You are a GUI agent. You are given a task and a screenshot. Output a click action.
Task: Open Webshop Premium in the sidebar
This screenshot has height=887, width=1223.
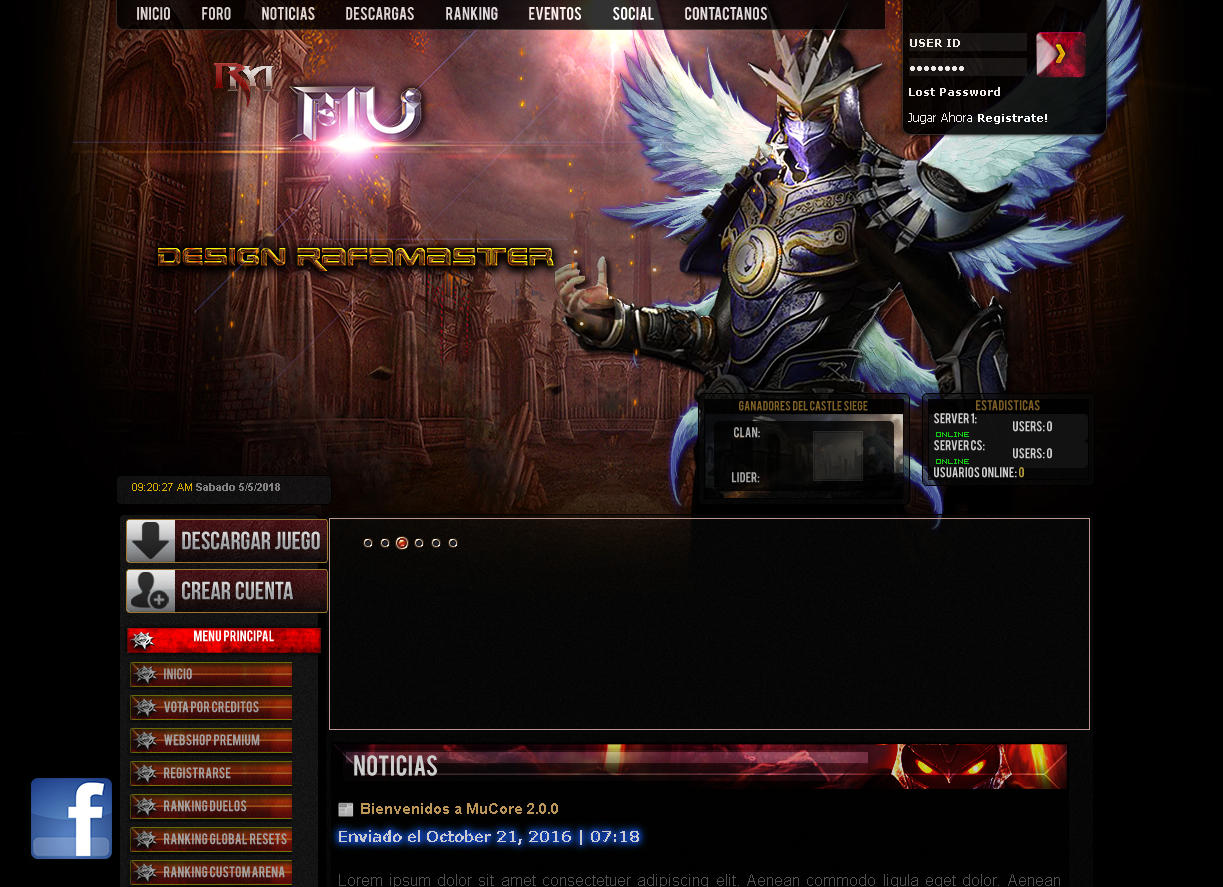click(211, 740)
